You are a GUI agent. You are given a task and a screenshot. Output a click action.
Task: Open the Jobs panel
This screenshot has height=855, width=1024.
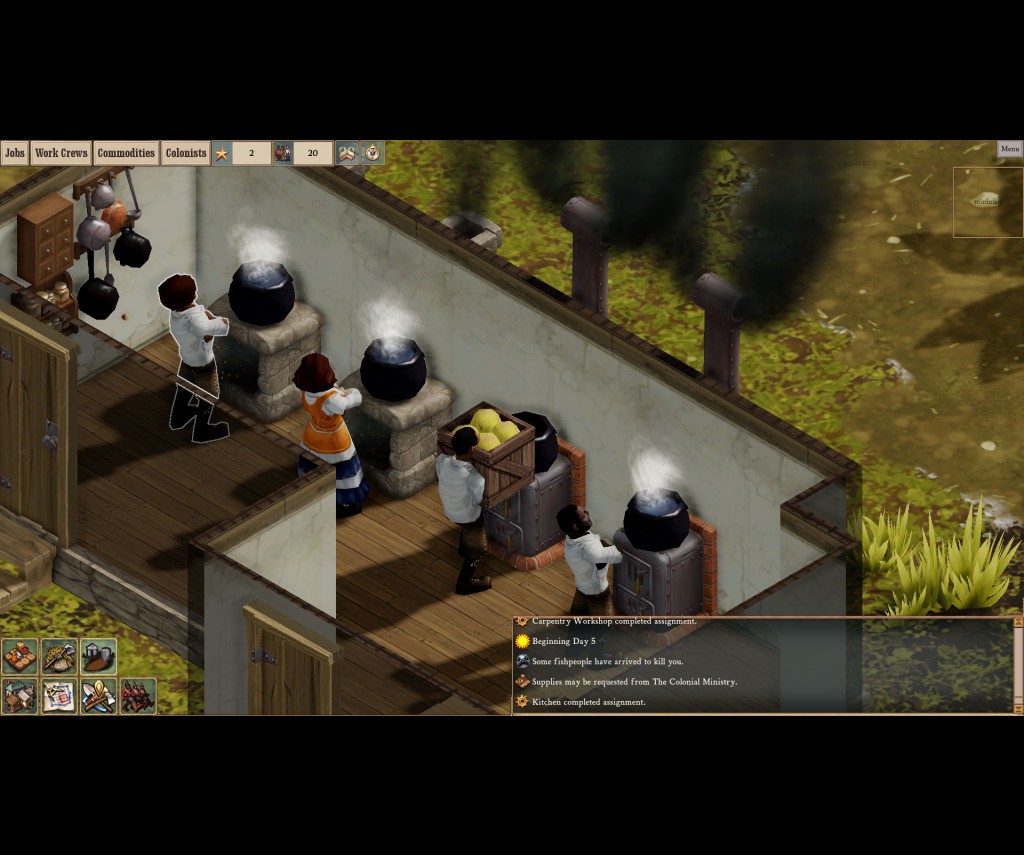coord(14,153)
